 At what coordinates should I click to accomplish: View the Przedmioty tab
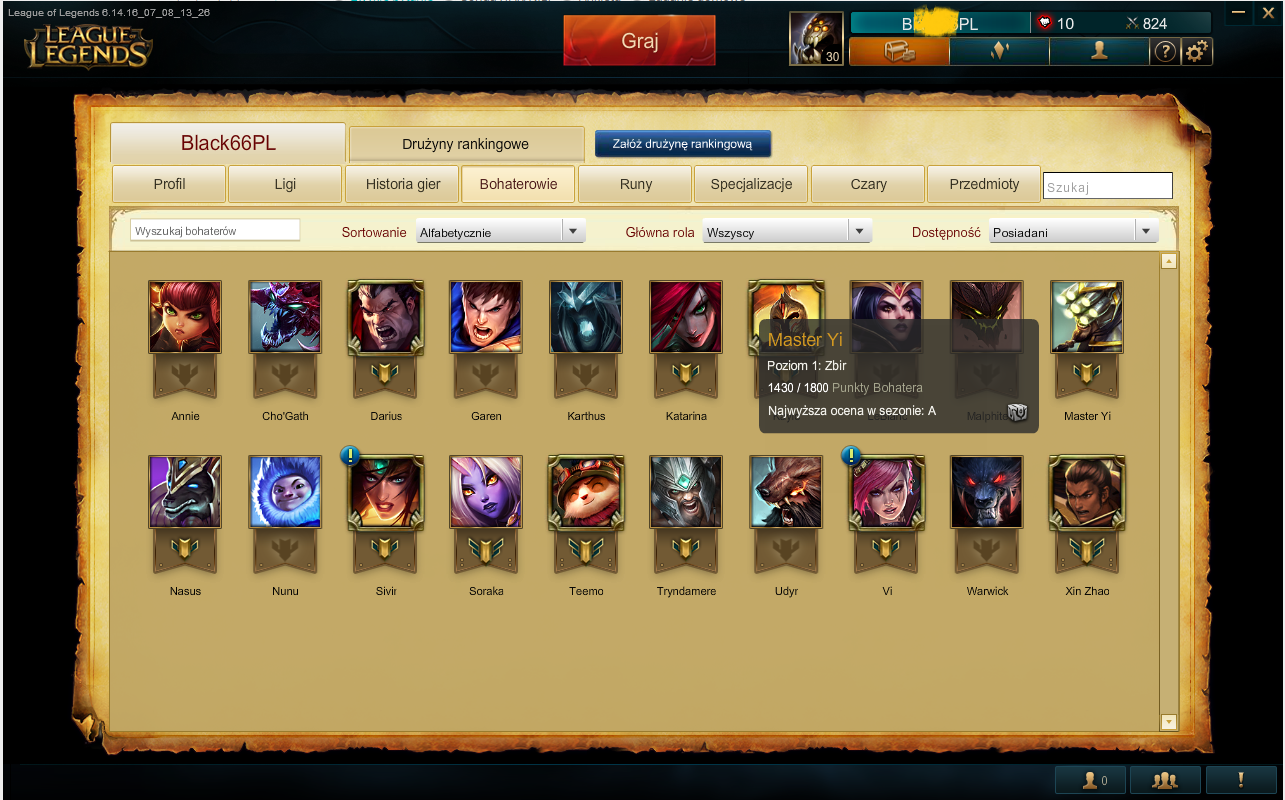[984, 184]
